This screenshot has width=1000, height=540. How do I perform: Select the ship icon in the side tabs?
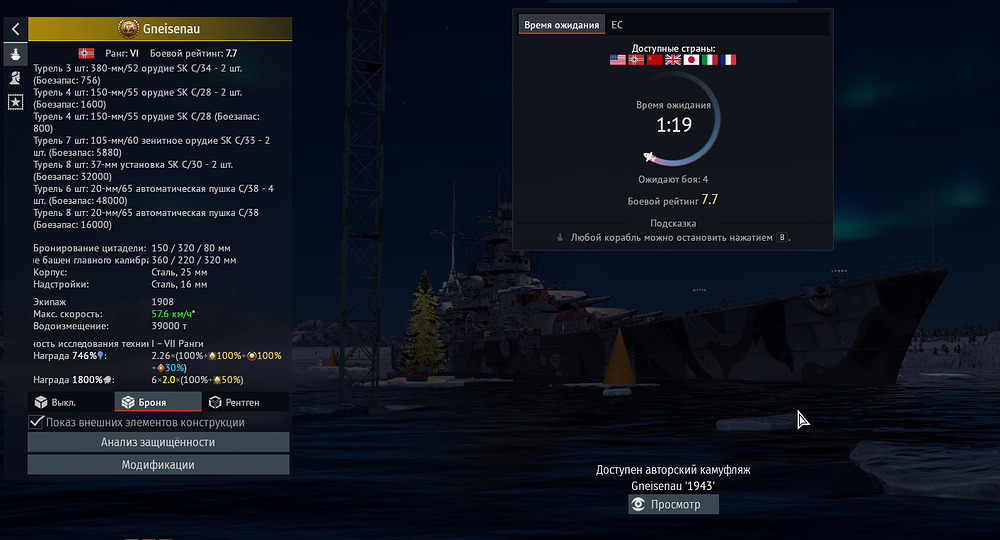(16, 53)
